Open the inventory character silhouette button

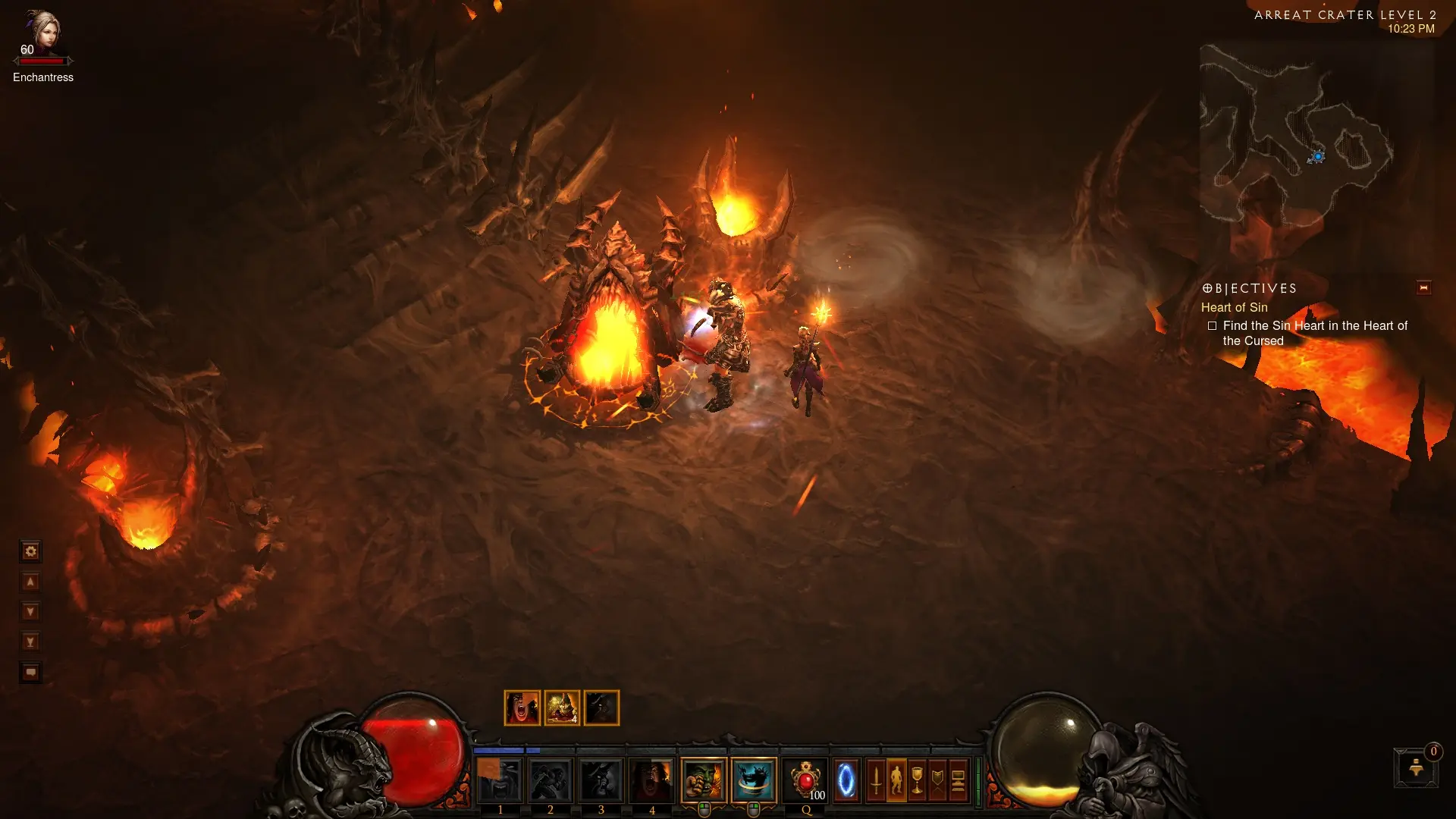tap(896, 780)
